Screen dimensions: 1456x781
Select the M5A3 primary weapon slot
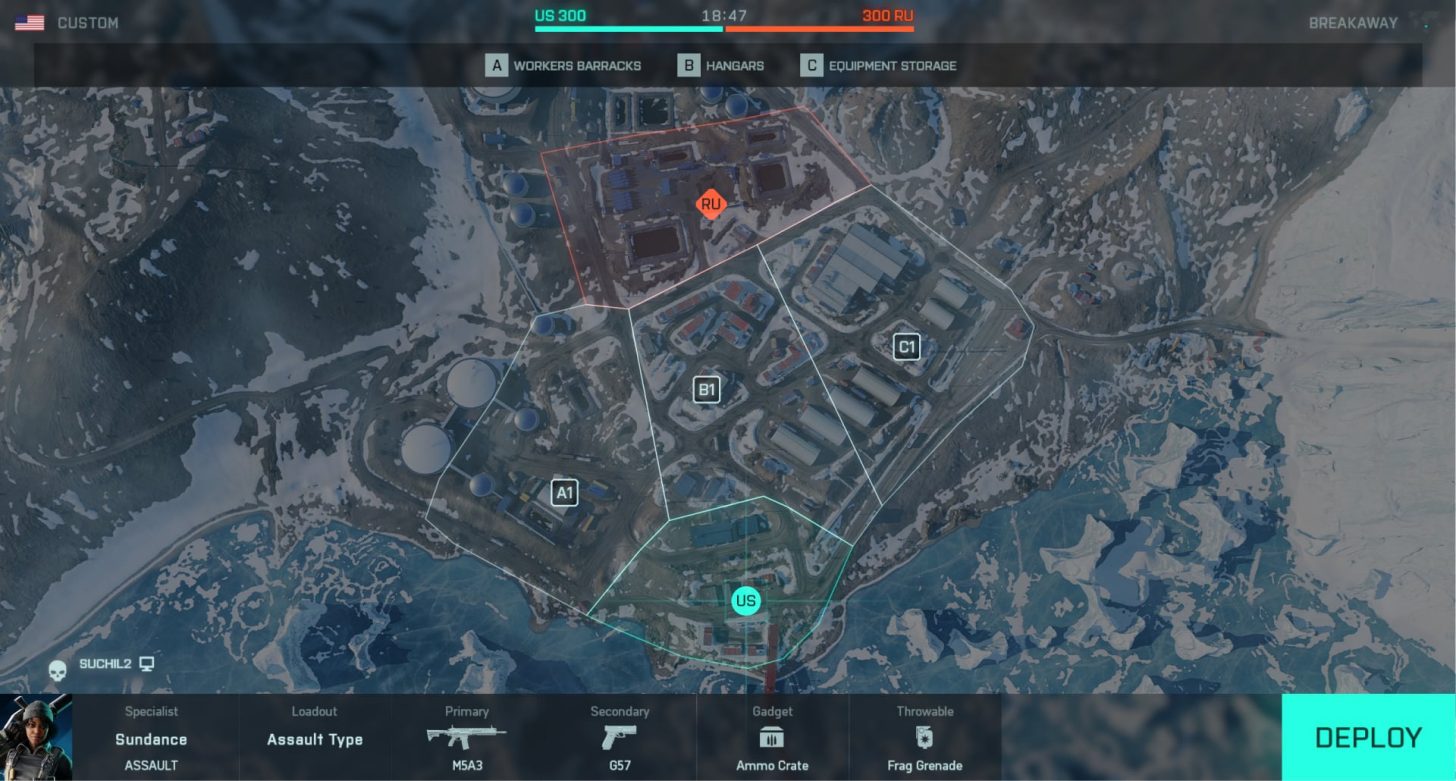click(x=467, y=739)
